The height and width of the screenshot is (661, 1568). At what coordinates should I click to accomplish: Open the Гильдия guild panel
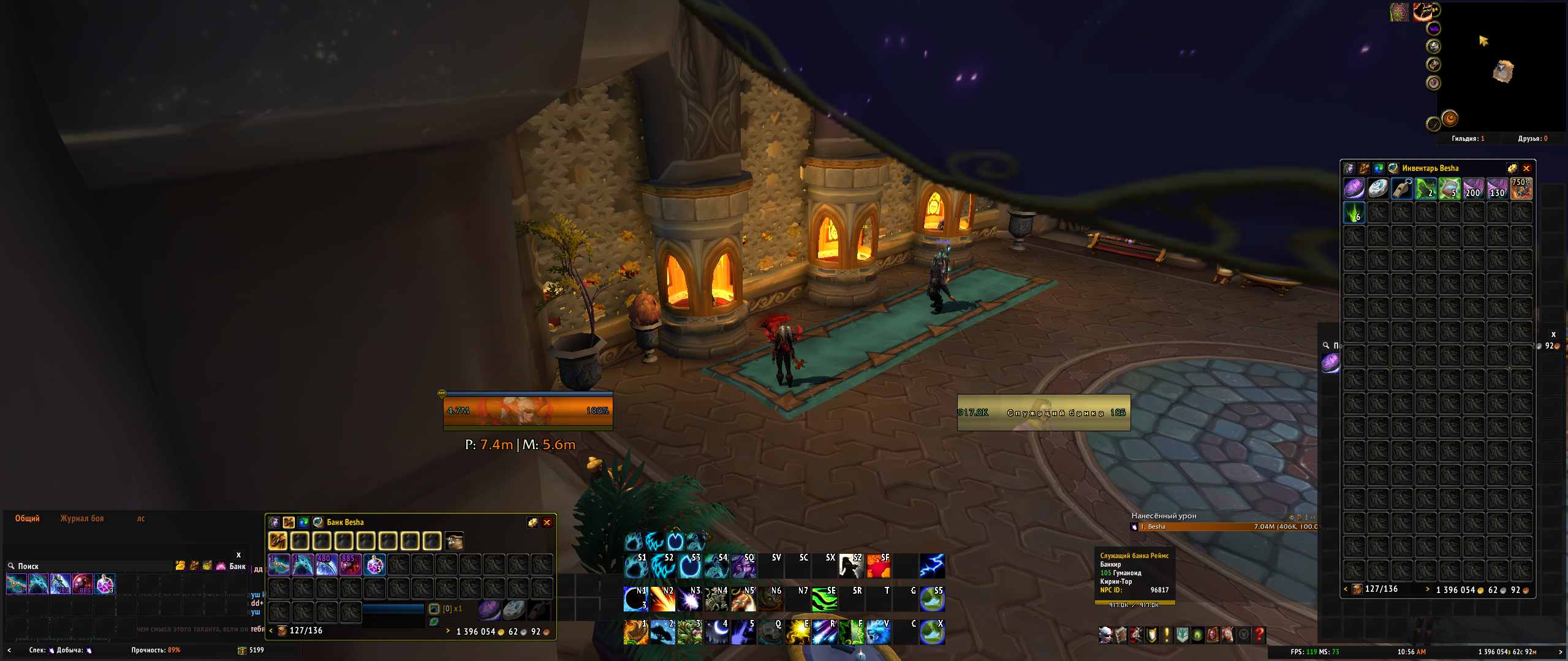click(1468, 138)
